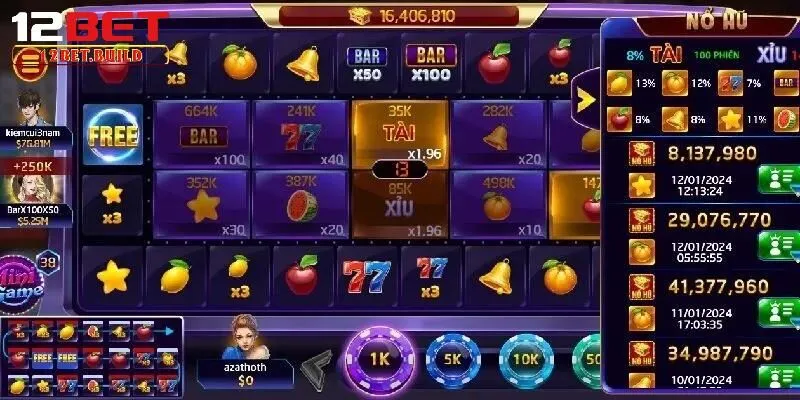Open the spin history grid panel
800x400 pixels.
point(92,356)
